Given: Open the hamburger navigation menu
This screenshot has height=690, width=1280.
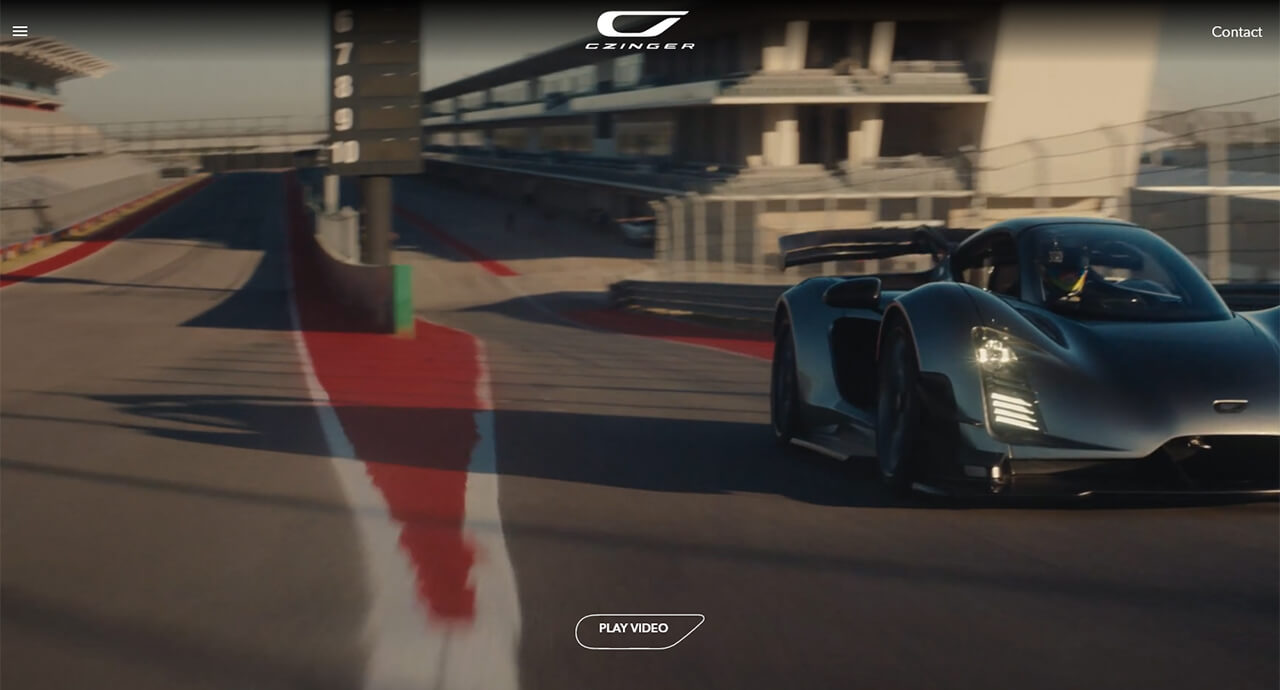Looking at the screenshot, I should point(20,31).
